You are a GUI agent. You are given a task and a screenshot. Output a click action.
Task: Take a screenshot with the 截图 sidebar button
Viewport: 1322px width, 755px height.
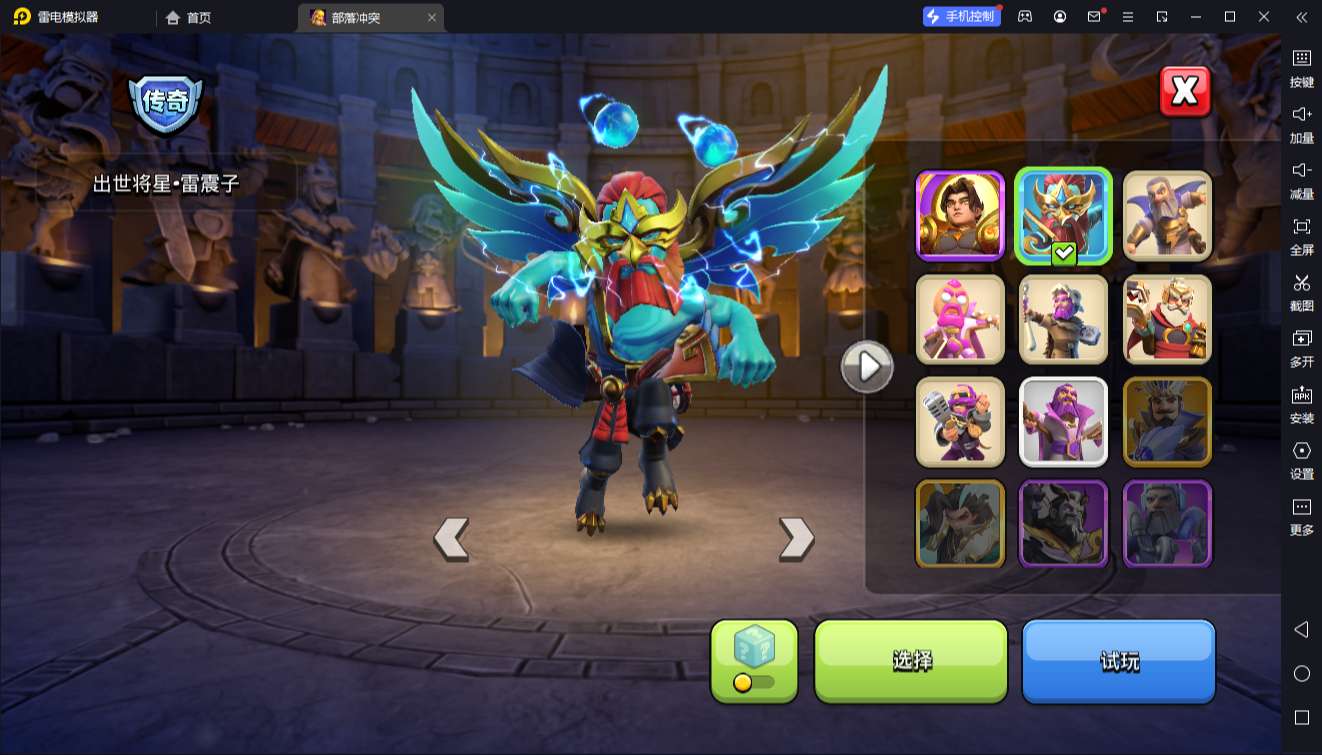[x=1301, y=291]
